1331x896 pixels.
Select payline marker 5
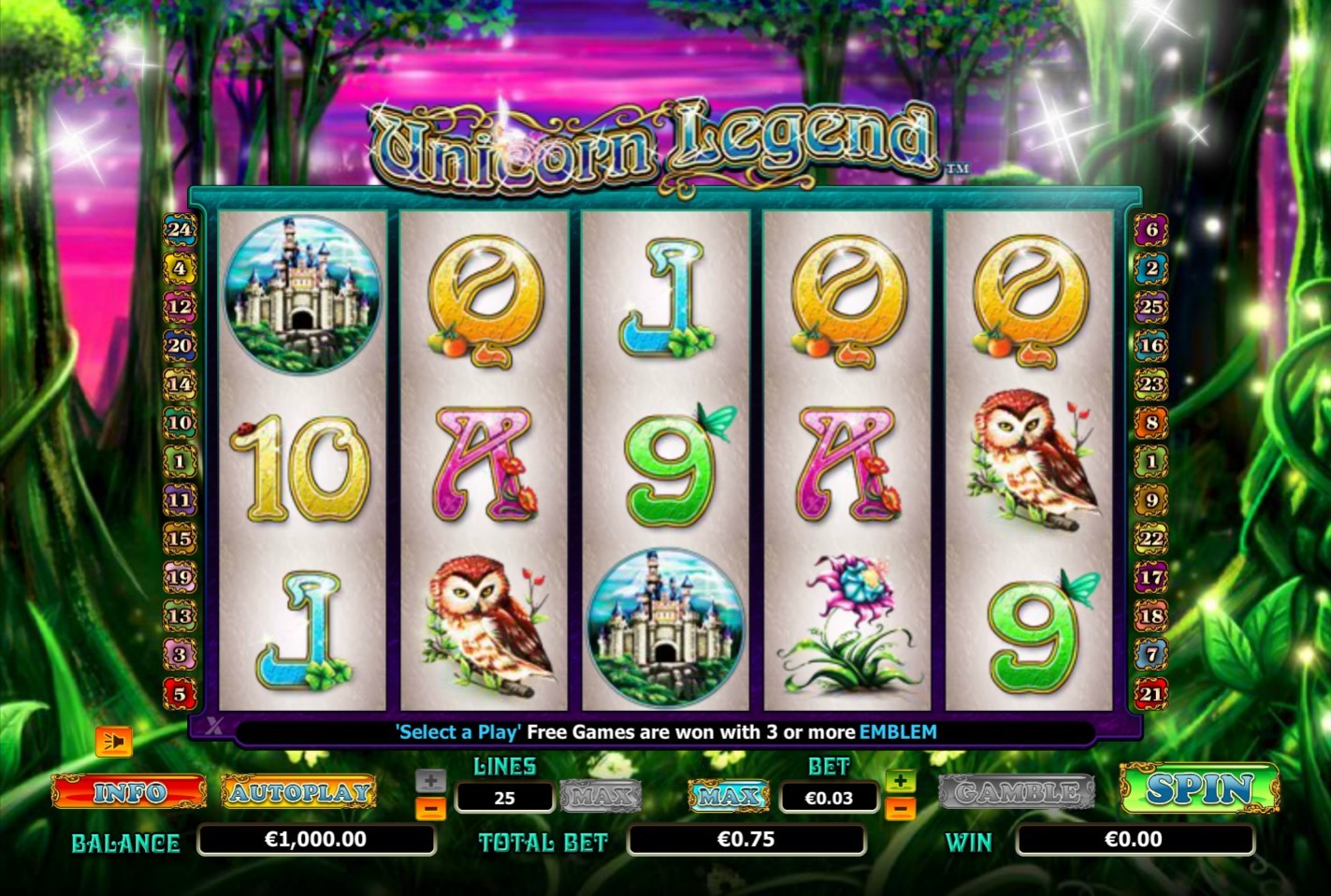(x=180, y=694)
